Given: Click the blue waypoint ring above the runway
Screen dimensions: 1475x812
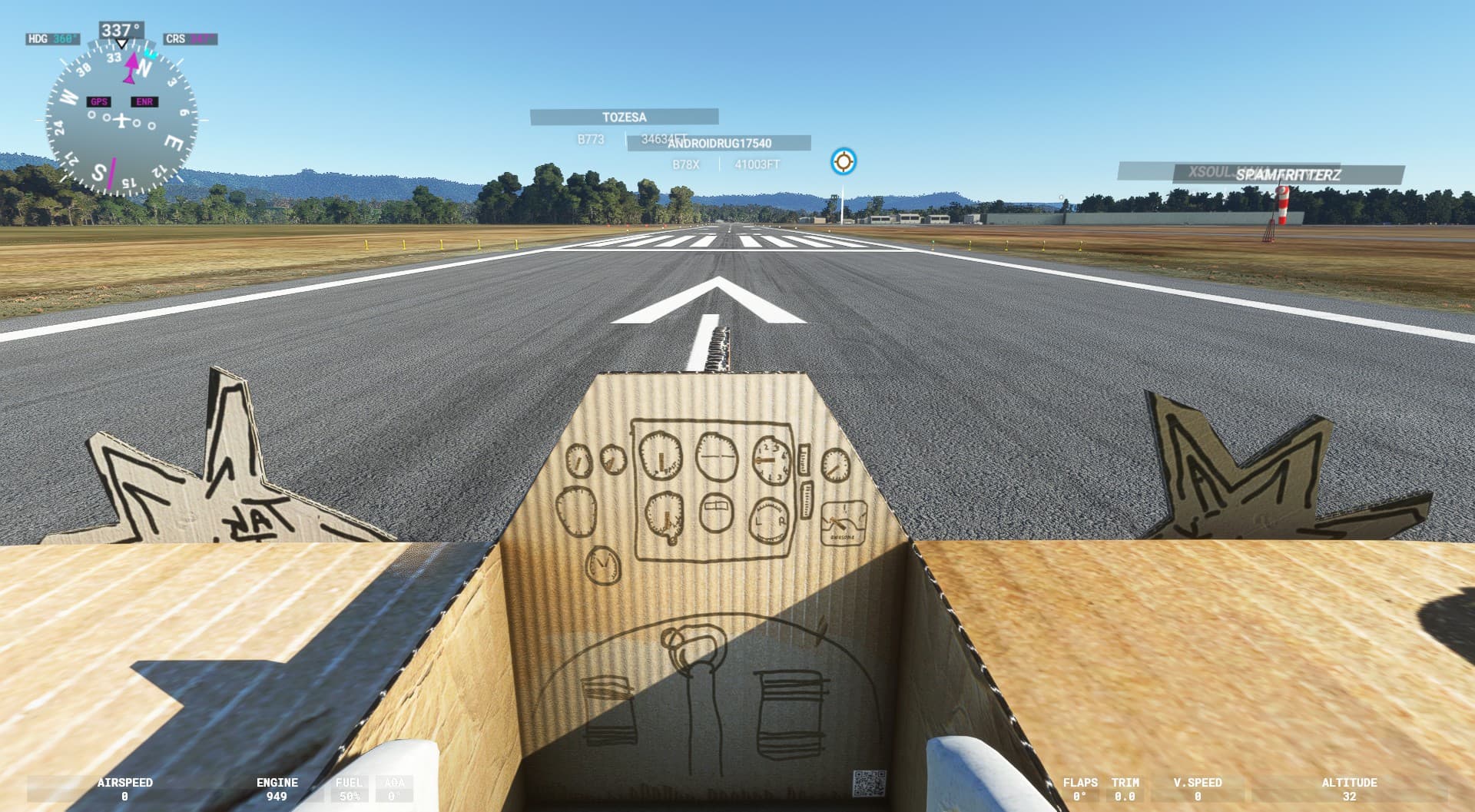Looking at the screenshot, I should [843, 161].
